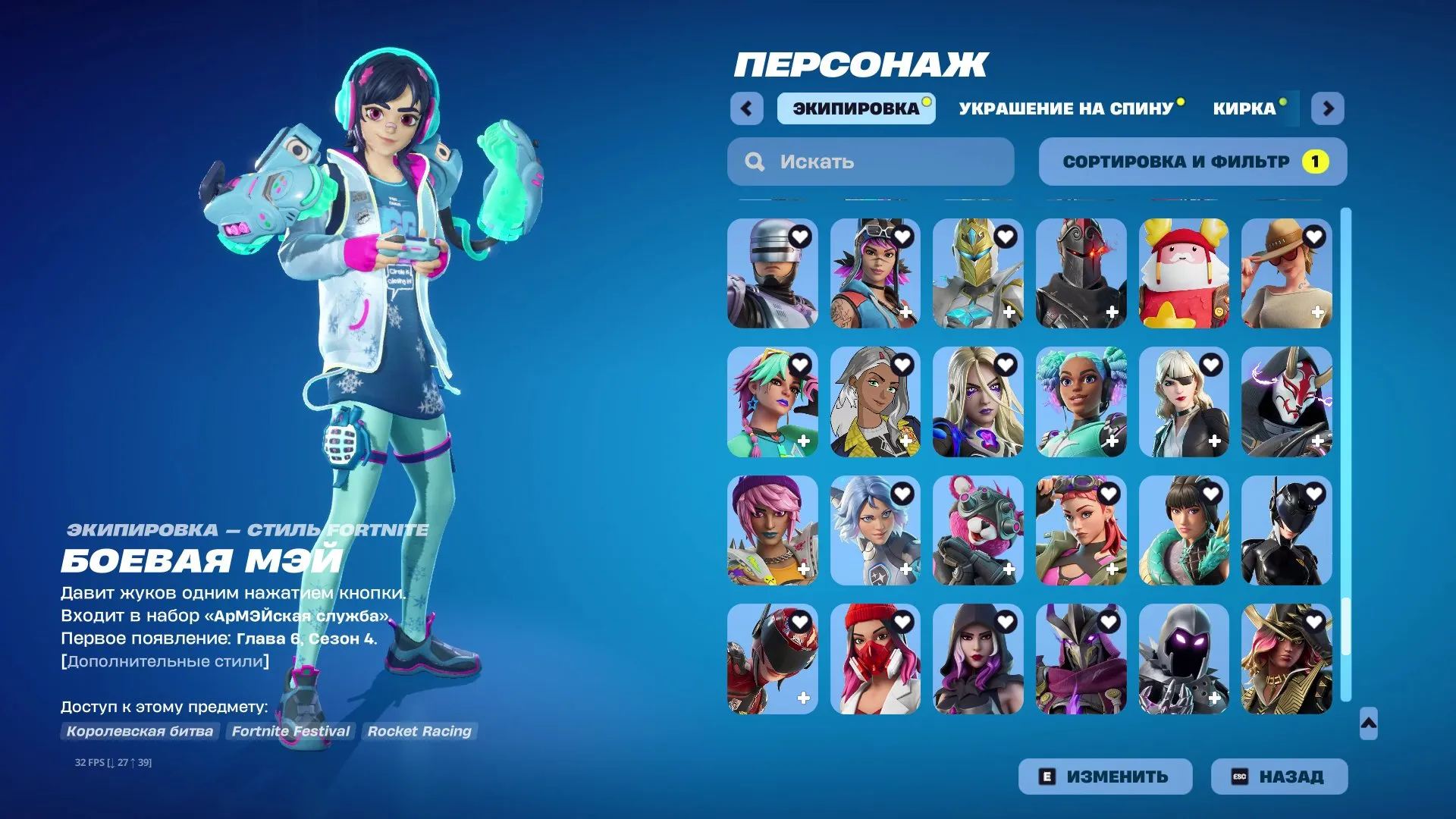Click the plus icon on the pink teddy bear skin
Screen dimensions: 1456x819
coord(1009,569)
